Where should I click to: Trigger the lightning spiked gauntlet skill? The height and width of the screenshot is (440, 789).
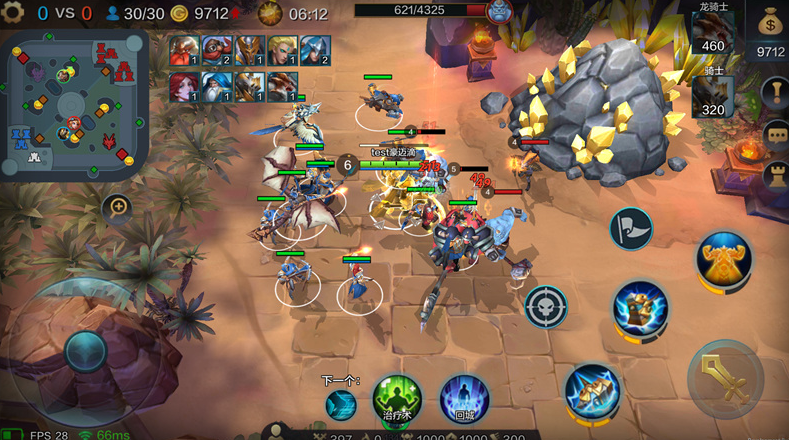point(591,391)
